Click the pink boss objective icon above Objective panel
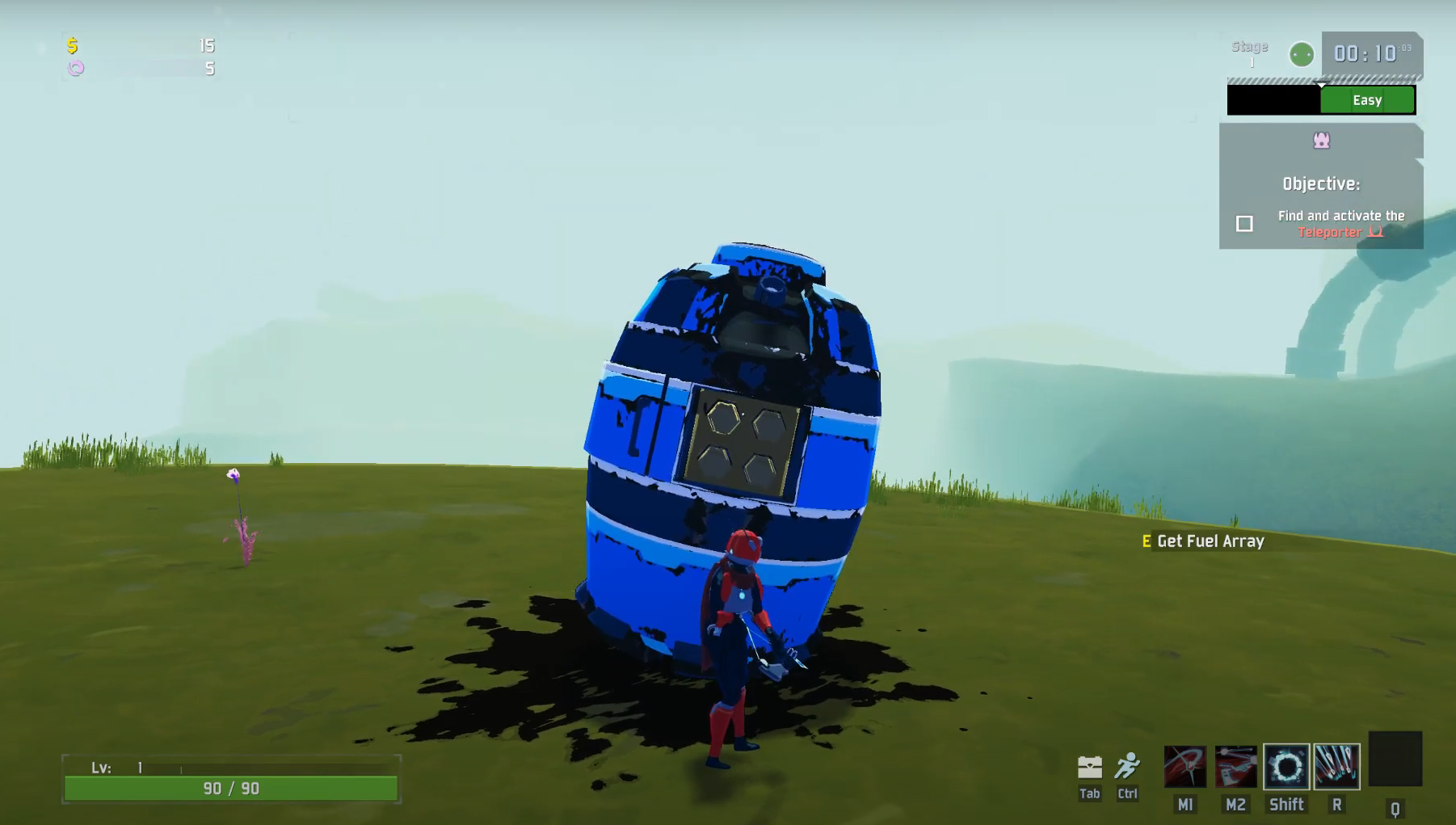Screen dimensions: 1456x825 coord(1320,140)
